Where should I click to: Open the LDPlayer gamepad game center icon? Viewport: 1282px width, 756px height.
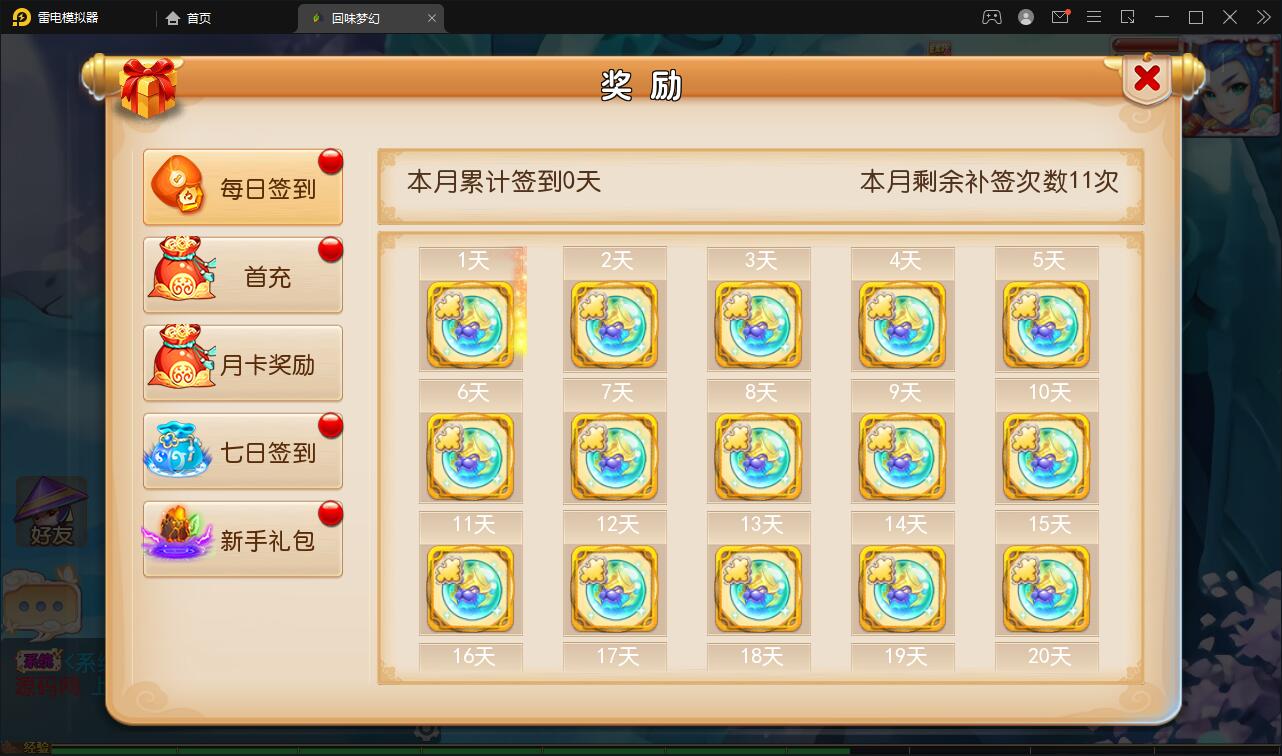[990, 17]
